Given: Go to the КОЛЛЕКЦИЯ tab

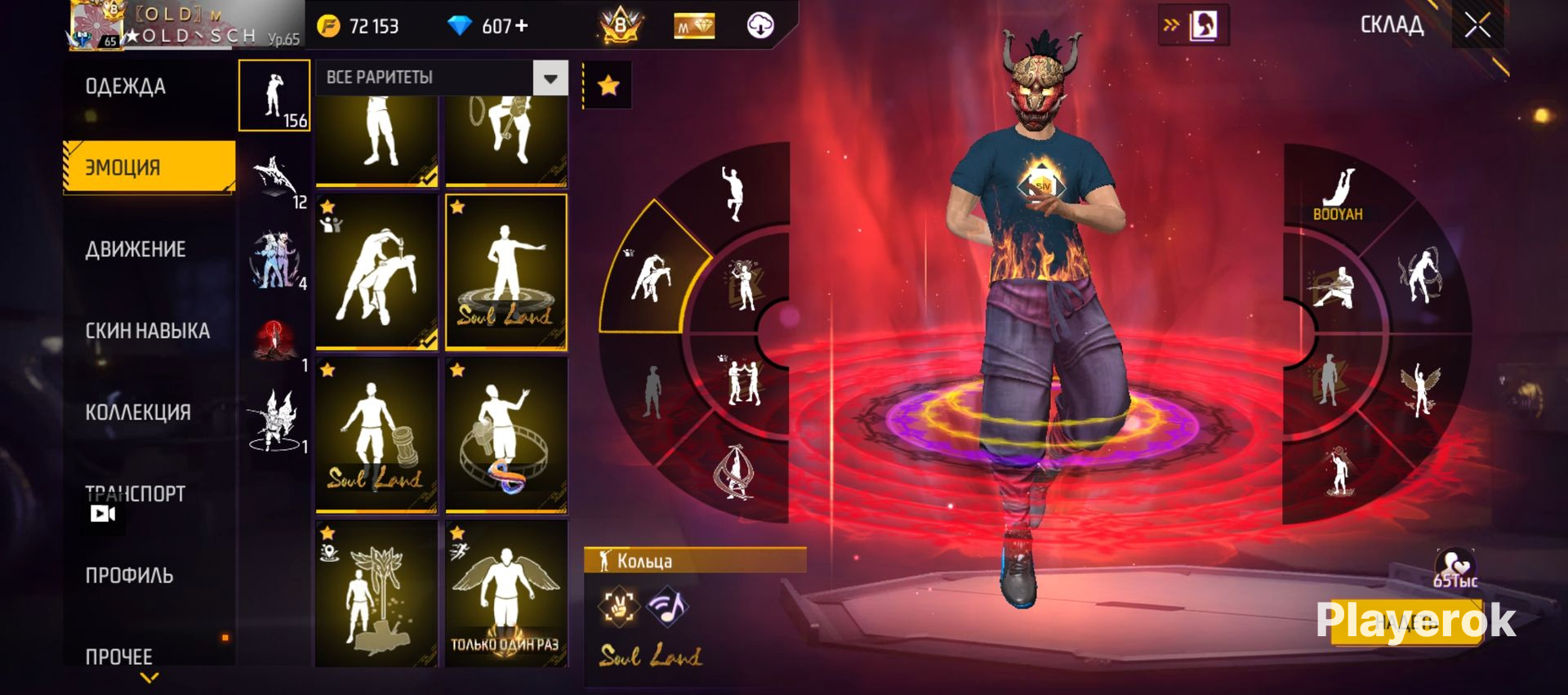Looking at the screenshot, I should [x=137, y=412].
